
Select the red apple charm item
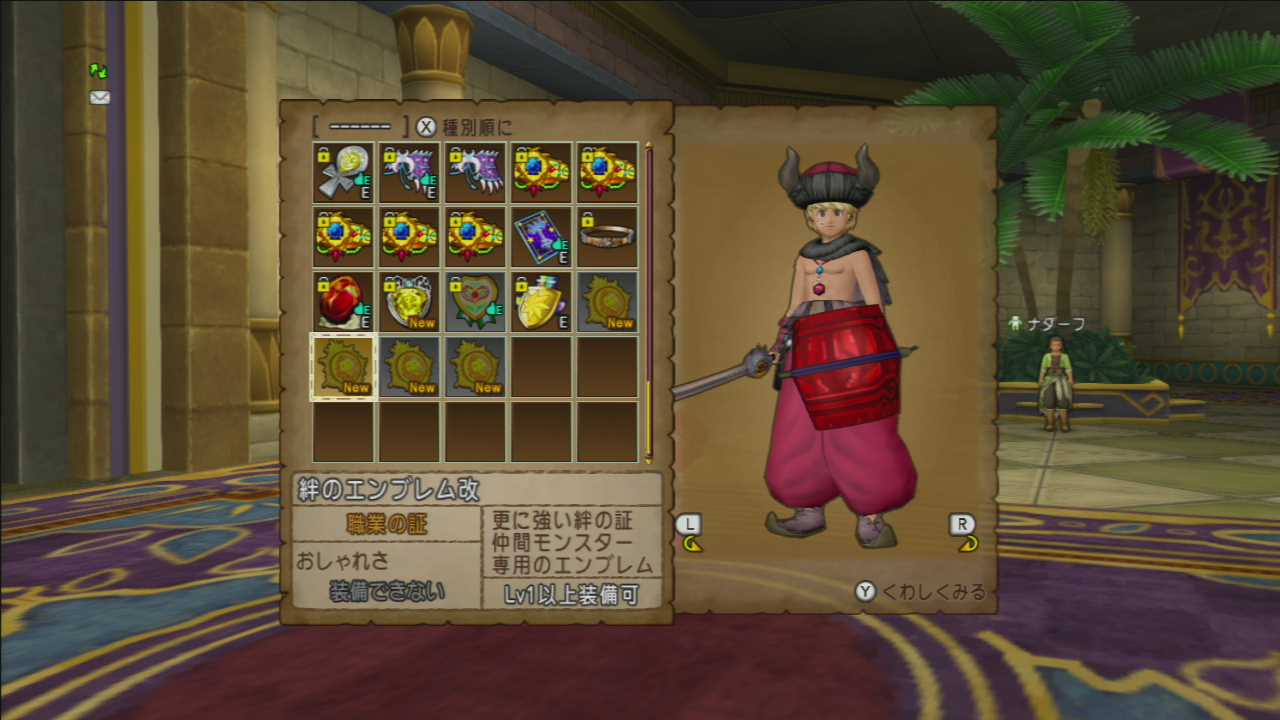pyautogui.click(x=343, y=302)
